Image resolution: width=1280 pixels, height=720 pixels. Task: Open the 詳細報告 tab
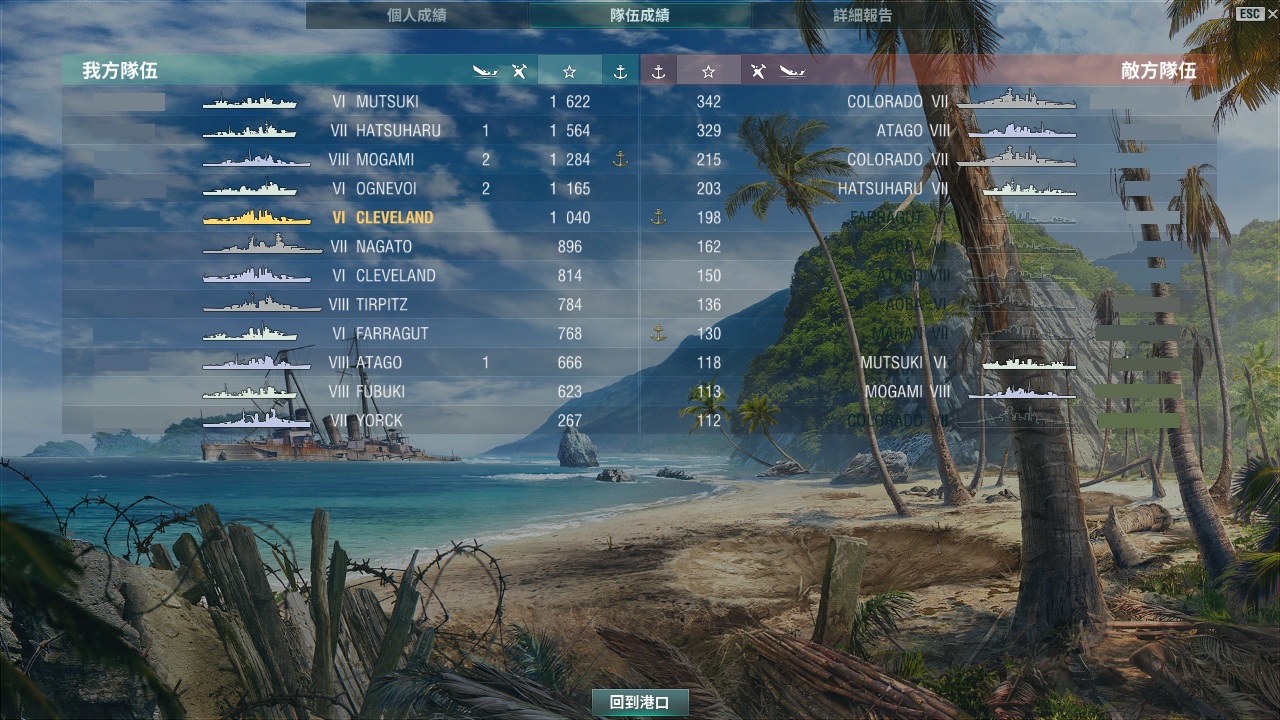(863, 15)
